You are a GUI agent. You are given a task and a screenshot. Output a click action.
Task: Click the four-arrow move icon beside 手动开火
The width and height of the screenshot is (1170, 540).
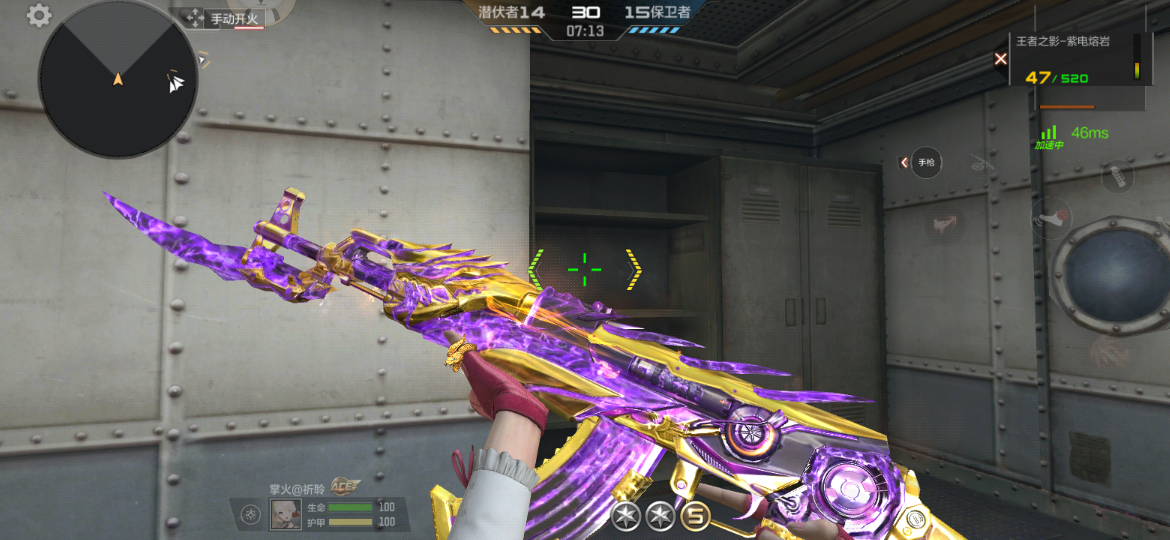click(x=193, y=18)
